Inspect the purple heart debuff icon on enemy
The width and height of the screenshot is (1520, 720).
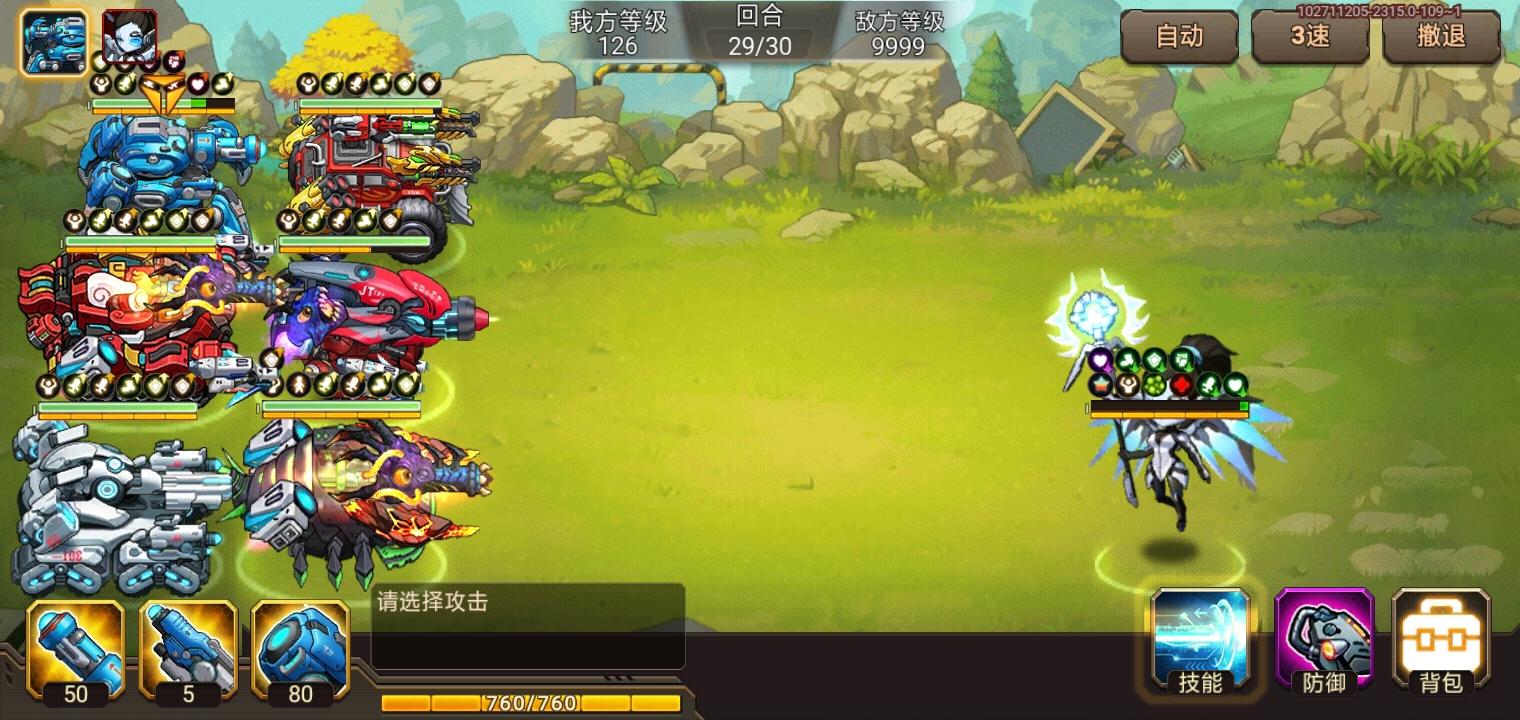point(1101,359)
